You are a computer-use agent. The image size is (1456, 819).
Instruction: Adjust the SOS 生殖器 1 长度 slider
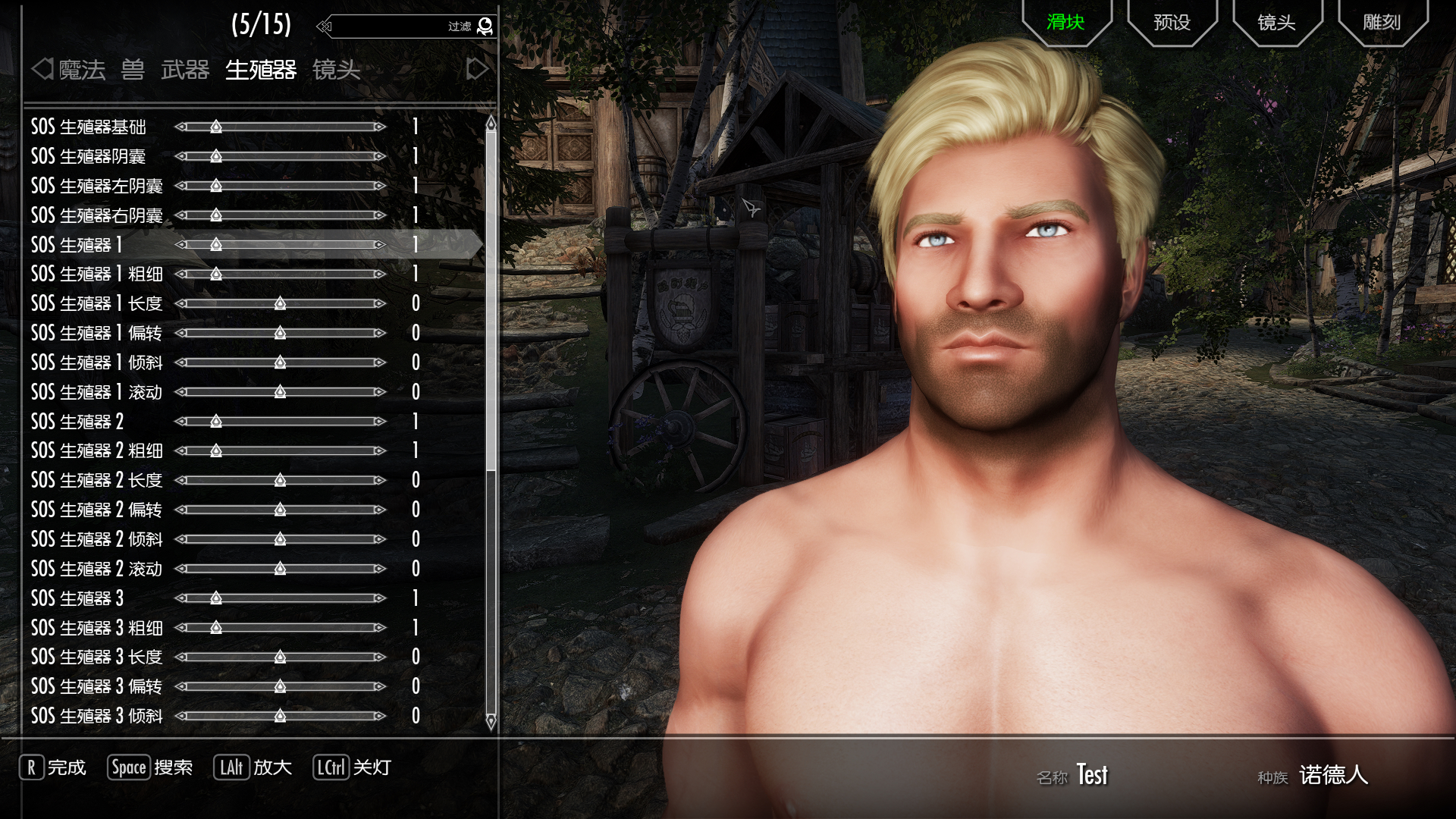coord(280,303)
